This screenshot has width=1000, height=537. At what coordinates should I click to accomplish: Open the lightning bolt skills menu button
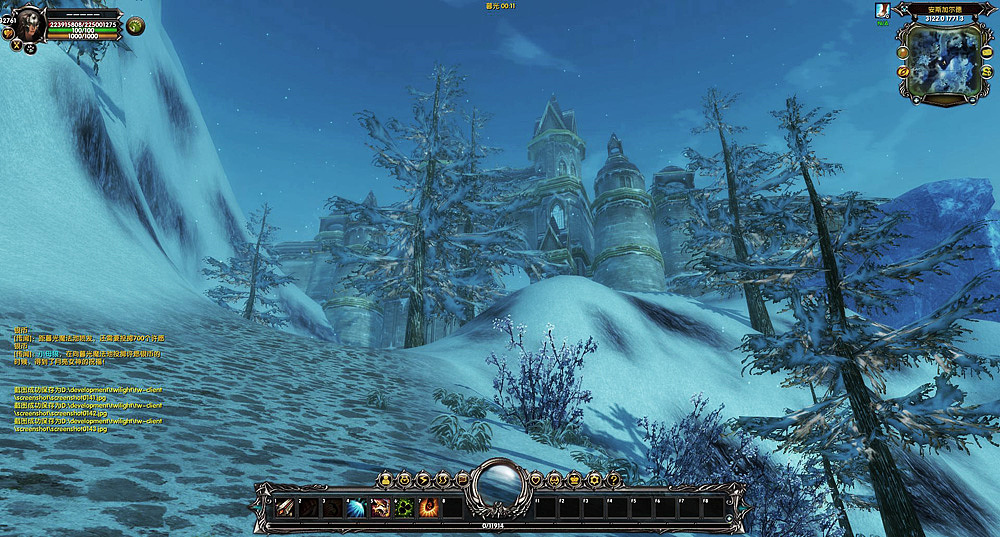422,480
